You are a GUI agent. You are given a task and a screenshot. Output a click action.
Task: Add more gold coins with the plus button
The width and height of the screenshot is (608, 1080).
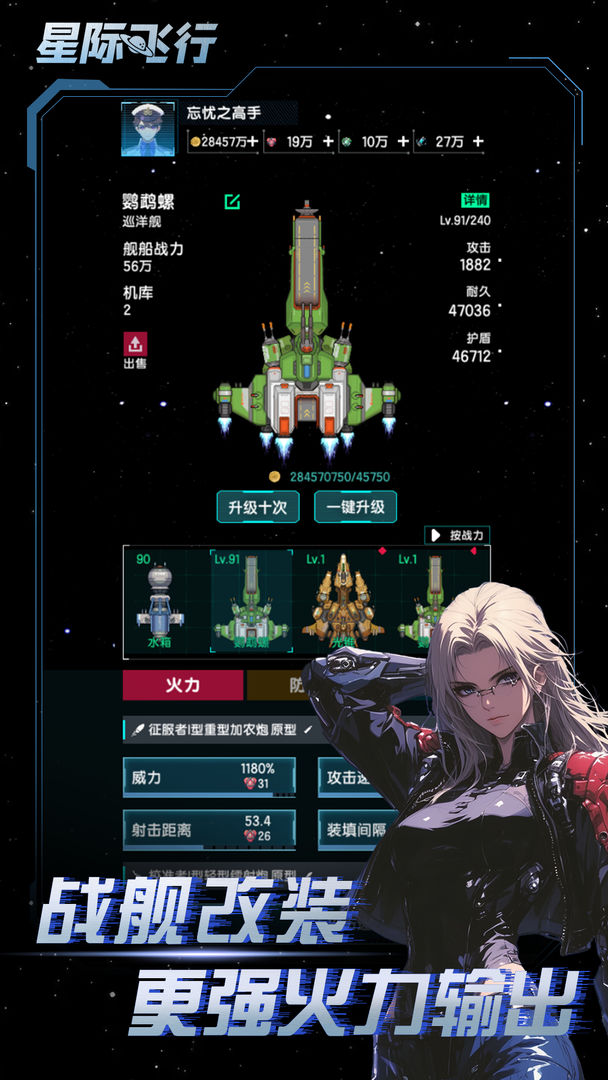253,142
